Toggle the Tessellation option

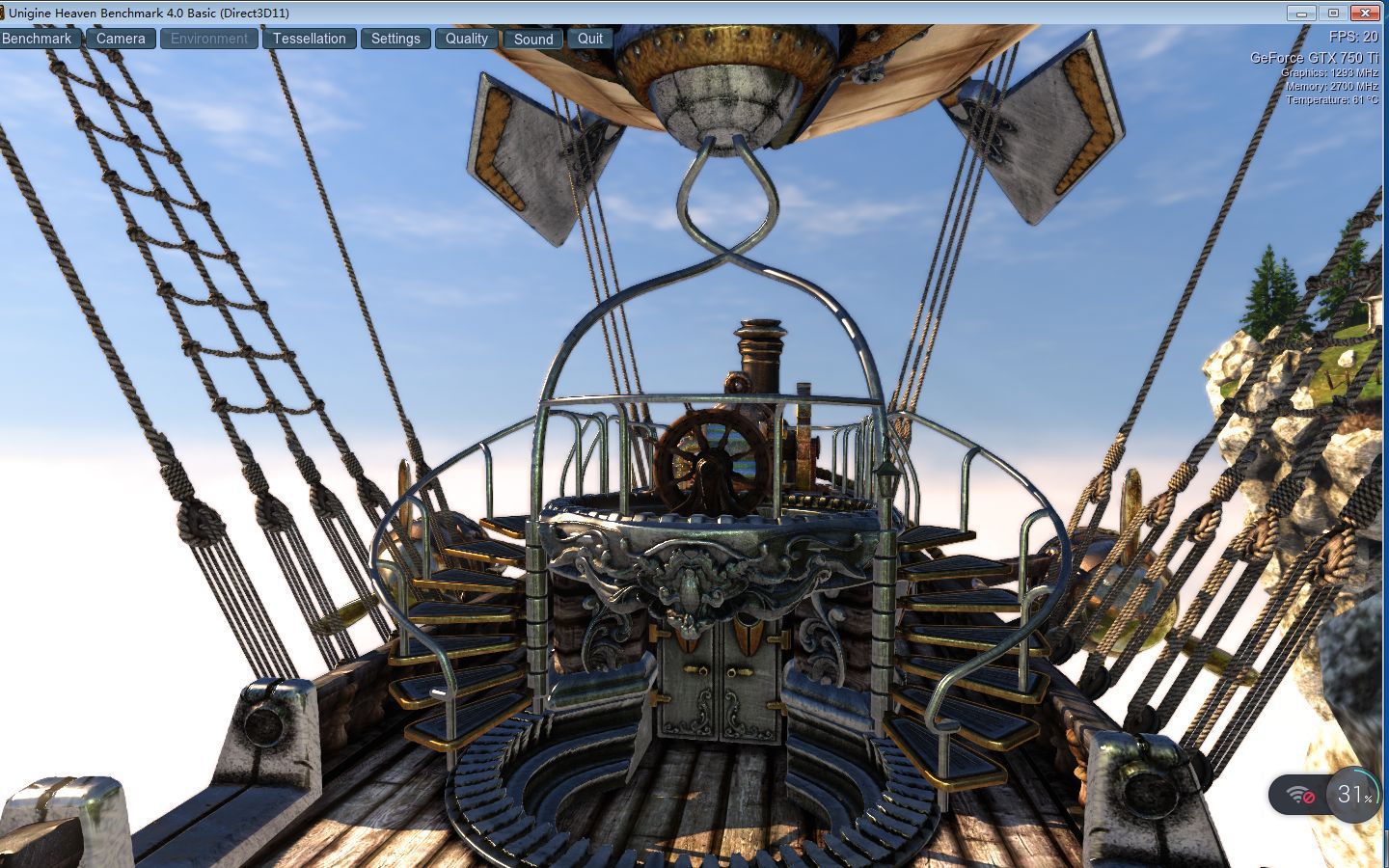(x=309, y=39)
